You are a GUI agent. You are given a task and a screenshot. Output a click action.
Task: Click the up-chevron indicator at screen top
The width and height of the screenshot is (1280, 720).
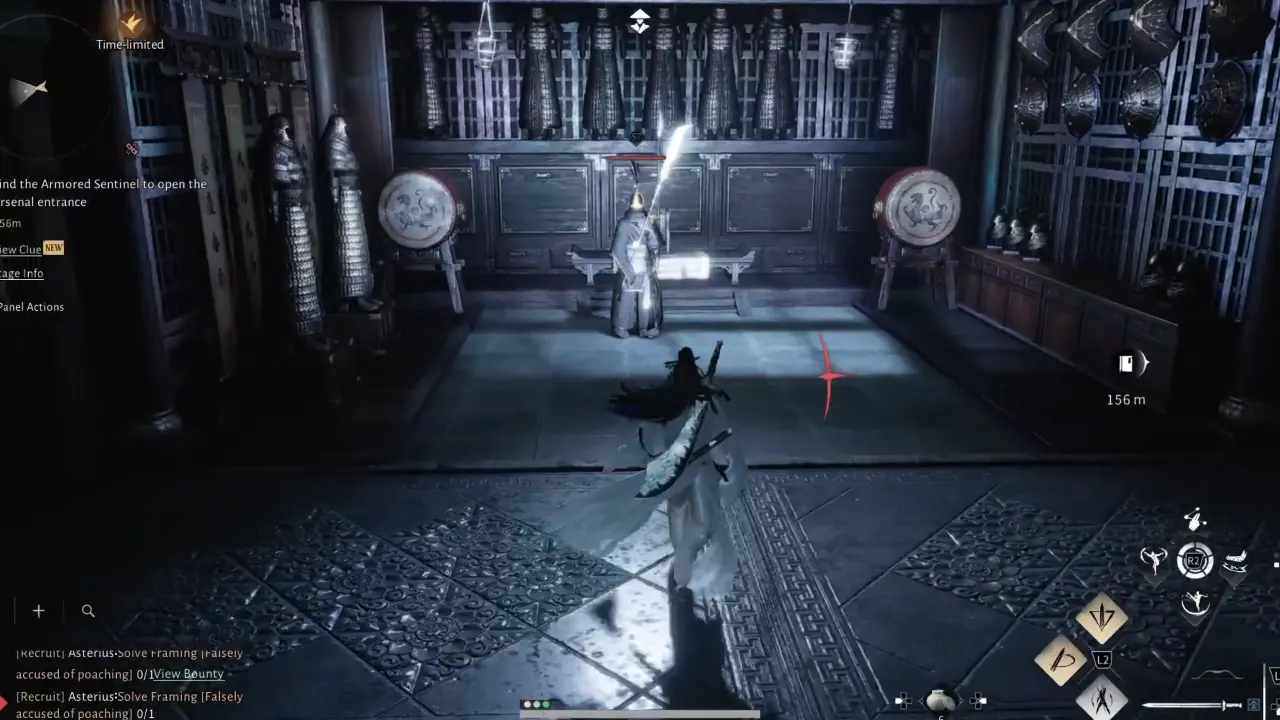[x=639, y=20]
